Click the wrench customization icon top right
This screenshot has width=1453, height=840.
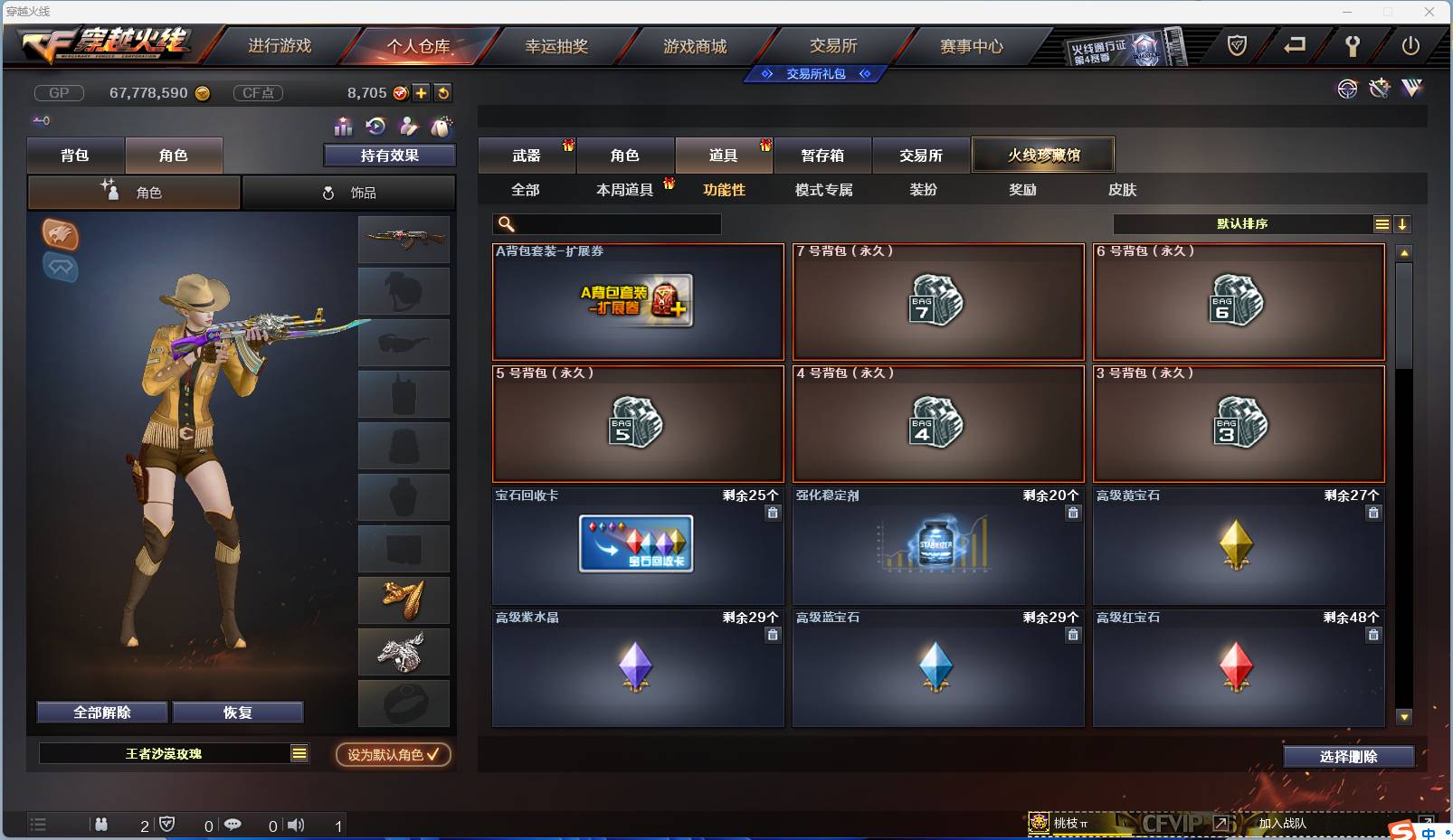(1380, 89)
